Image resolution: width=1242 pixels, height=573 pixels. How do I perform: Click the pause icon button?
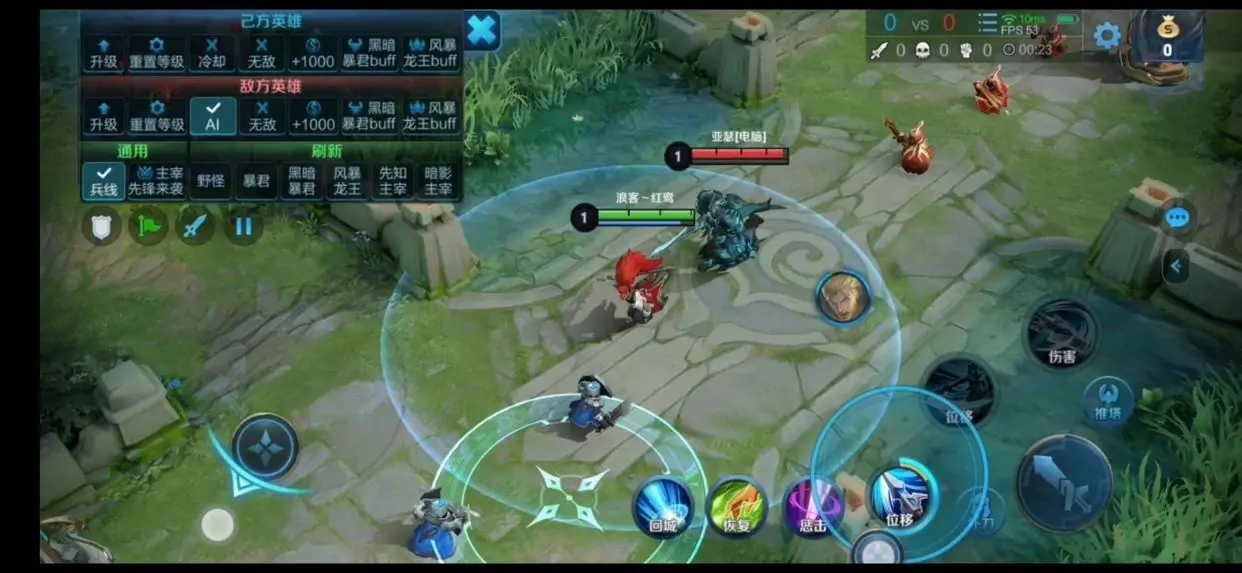pyautogui.click(x=243, y=226)
